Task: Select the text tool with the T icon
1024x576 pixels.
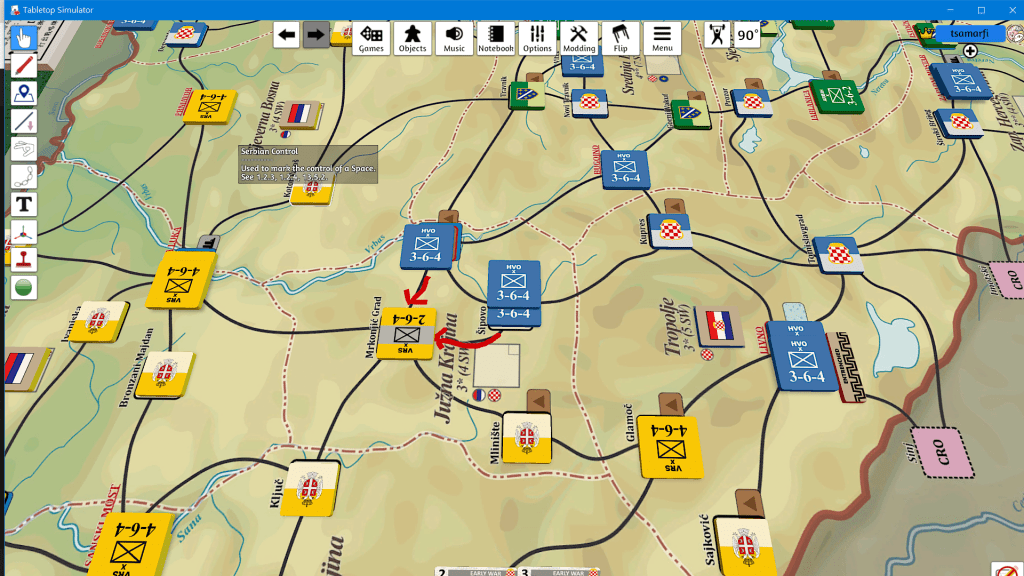Action: [24, 205]
